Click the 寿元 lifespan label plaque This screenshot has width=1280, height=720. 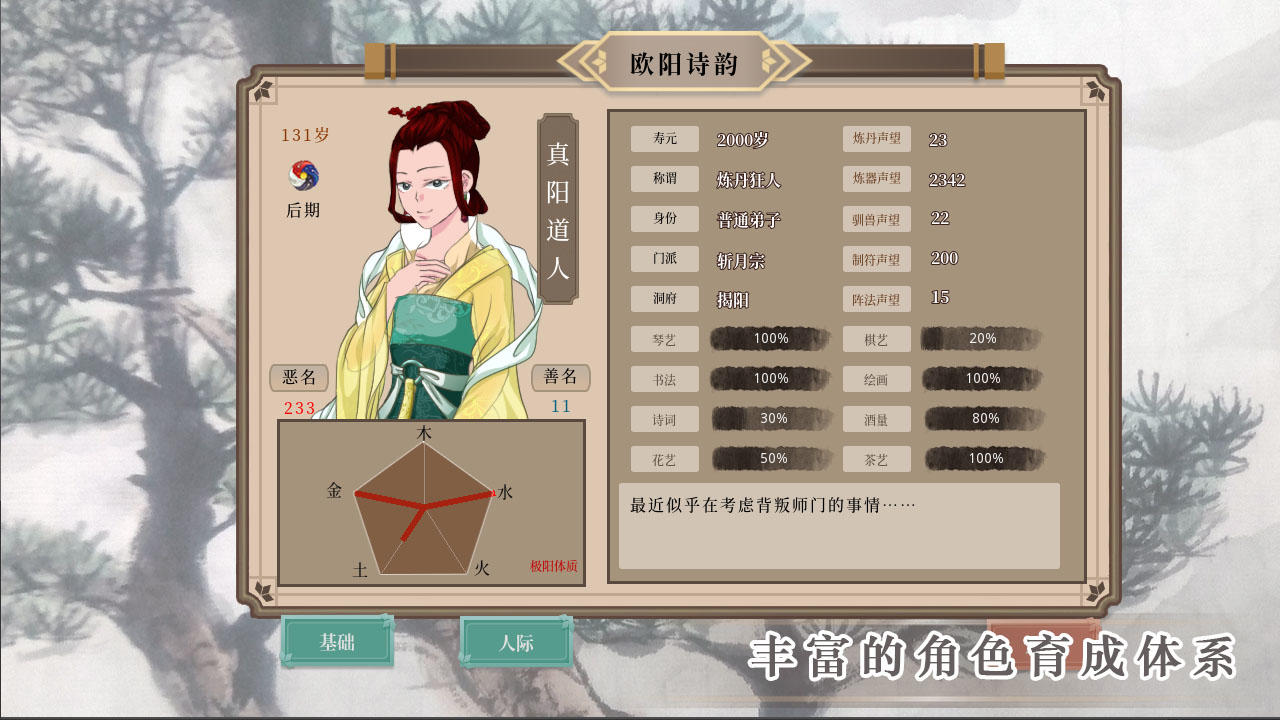[x=663, y=139]
